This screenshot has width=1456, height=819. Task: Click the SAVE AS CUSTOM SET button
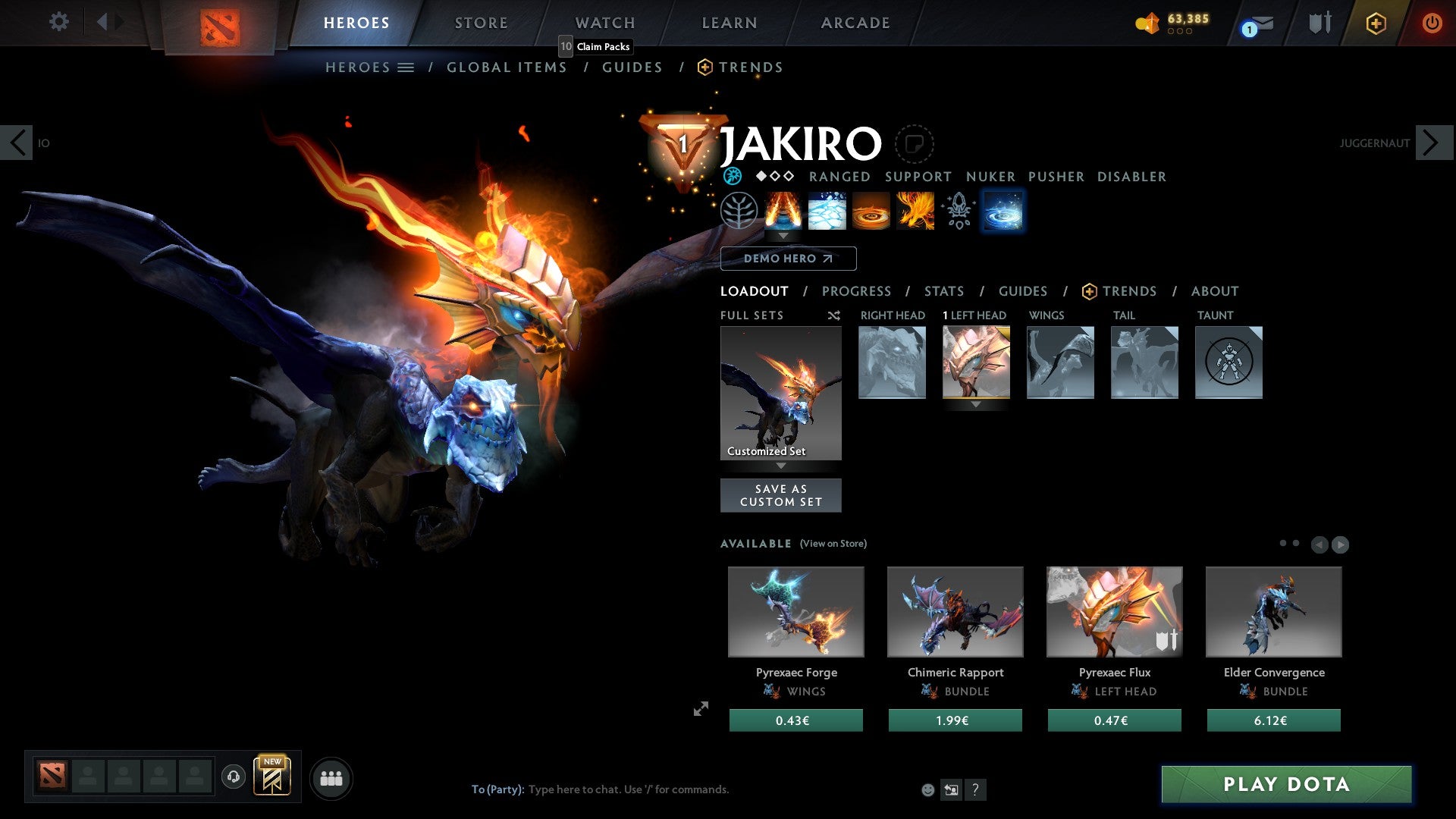[x=780, y=494]
